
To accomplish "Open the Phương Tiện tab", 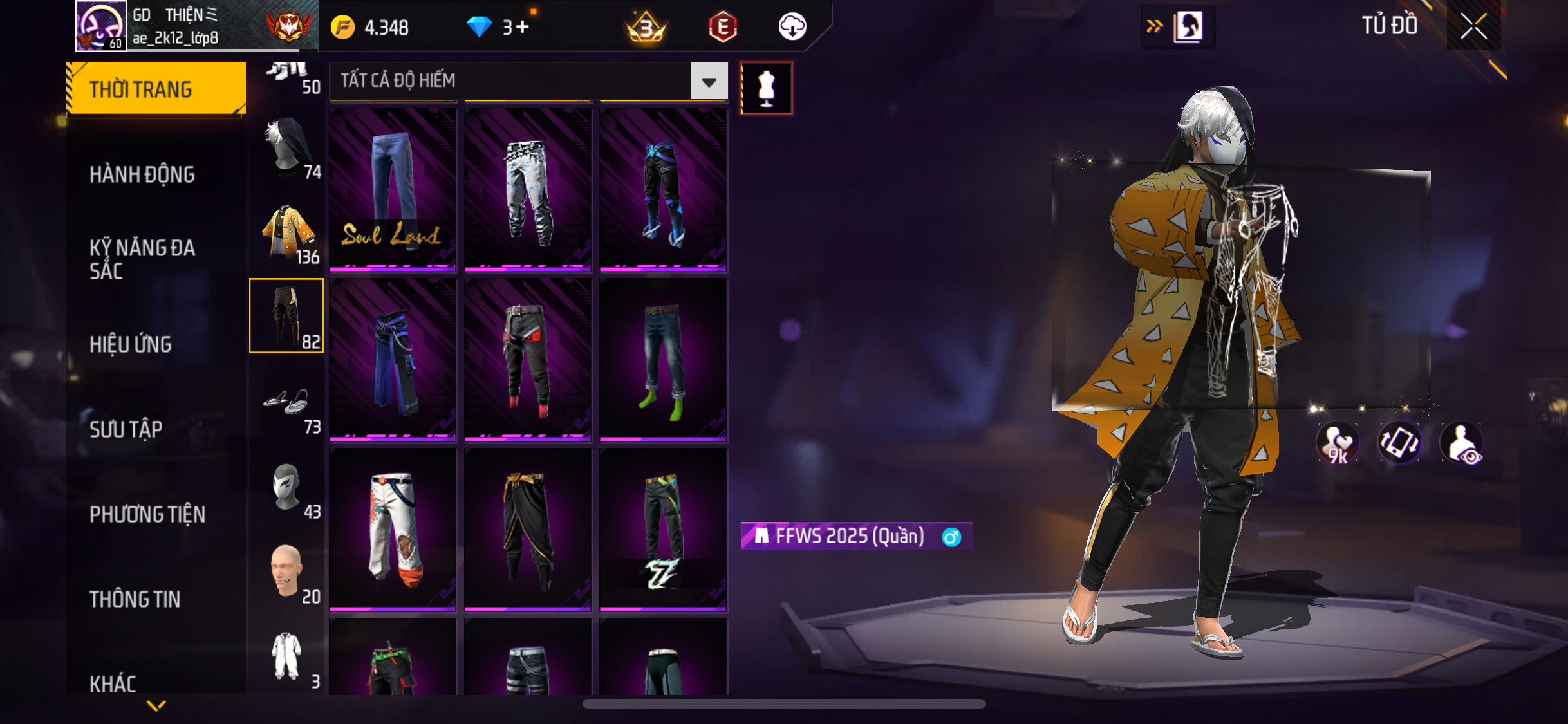I will 147,514.
